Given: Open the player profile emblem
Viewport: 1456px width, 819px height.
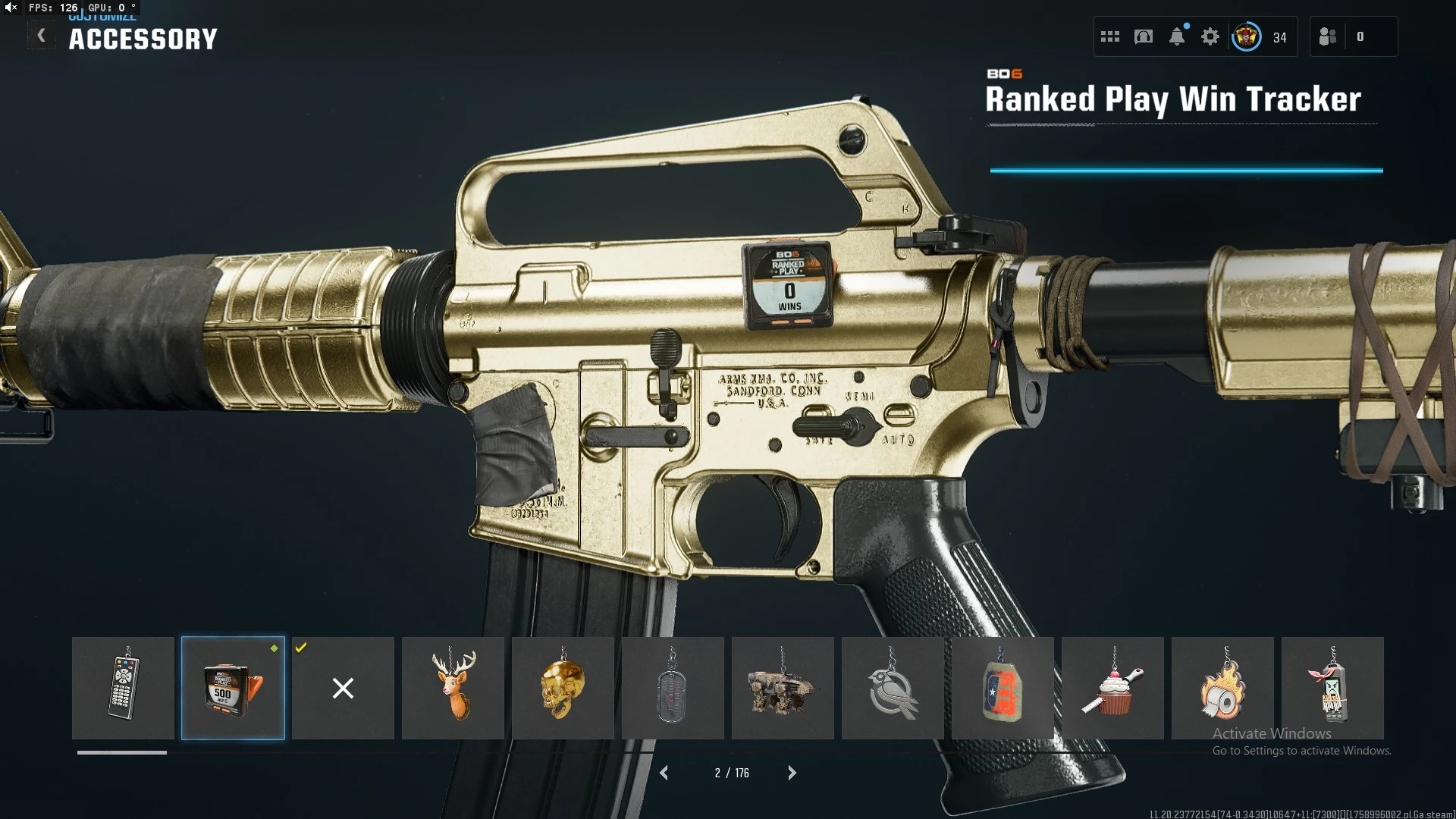Looking at the screenshot, I should (x=1247, y=36).
